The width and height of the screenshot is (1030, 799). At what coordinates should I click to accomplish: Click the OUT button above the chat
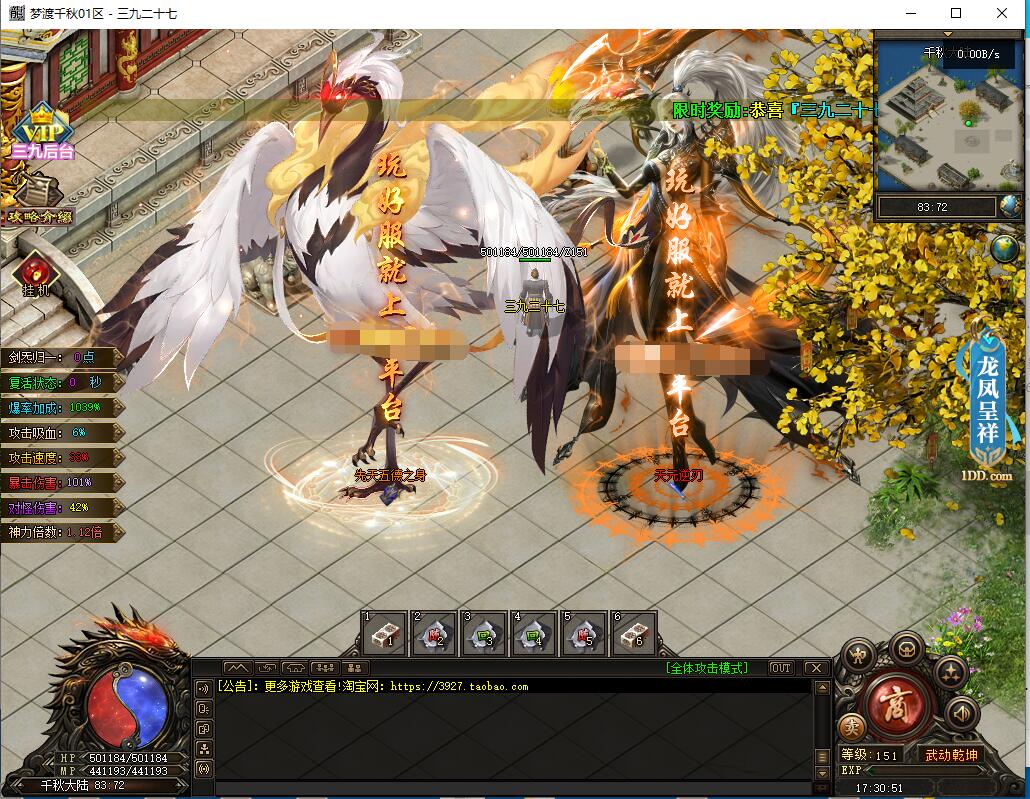pyautogui.click(x=780, y=668)
